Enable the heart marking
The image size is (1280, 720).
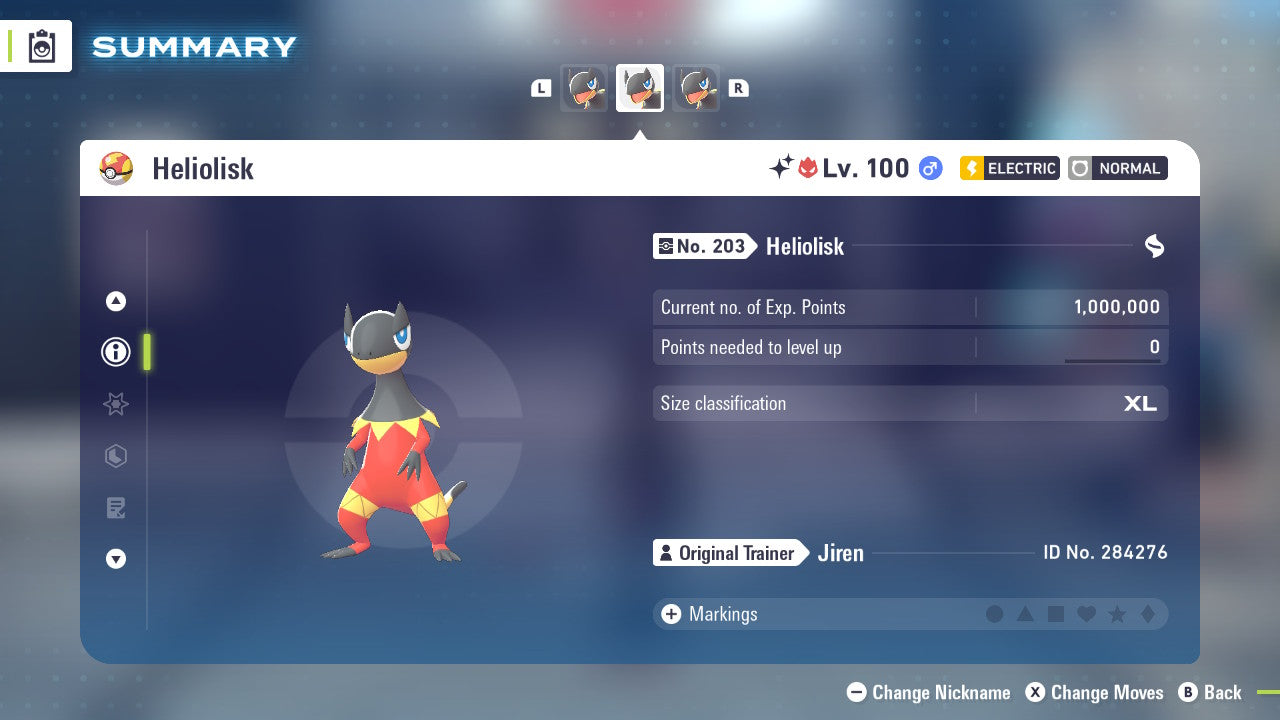pos(1087,614)
